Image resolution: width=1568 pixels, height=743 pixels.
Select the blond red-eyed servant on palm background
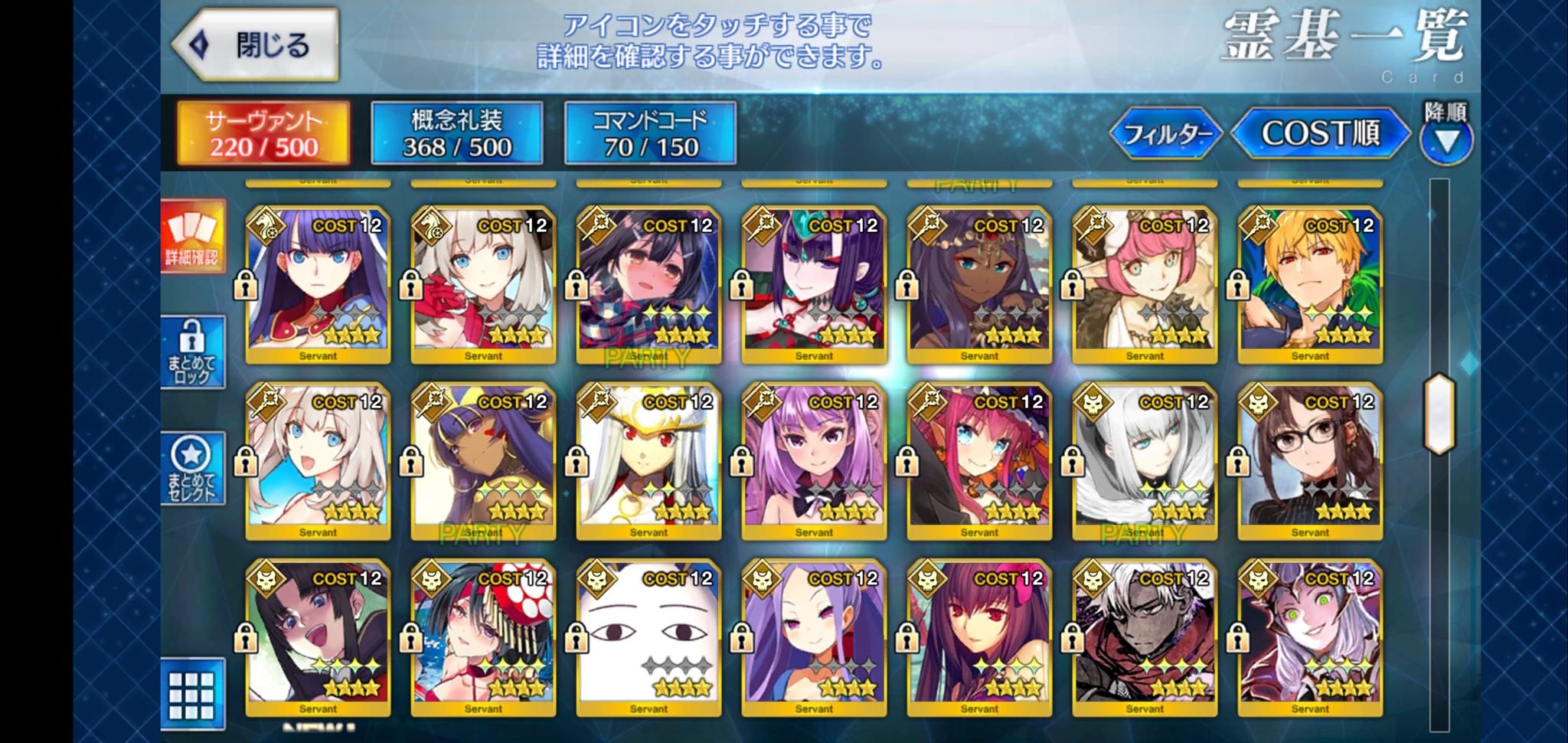pyautogui.click(x=1310, y=284)
